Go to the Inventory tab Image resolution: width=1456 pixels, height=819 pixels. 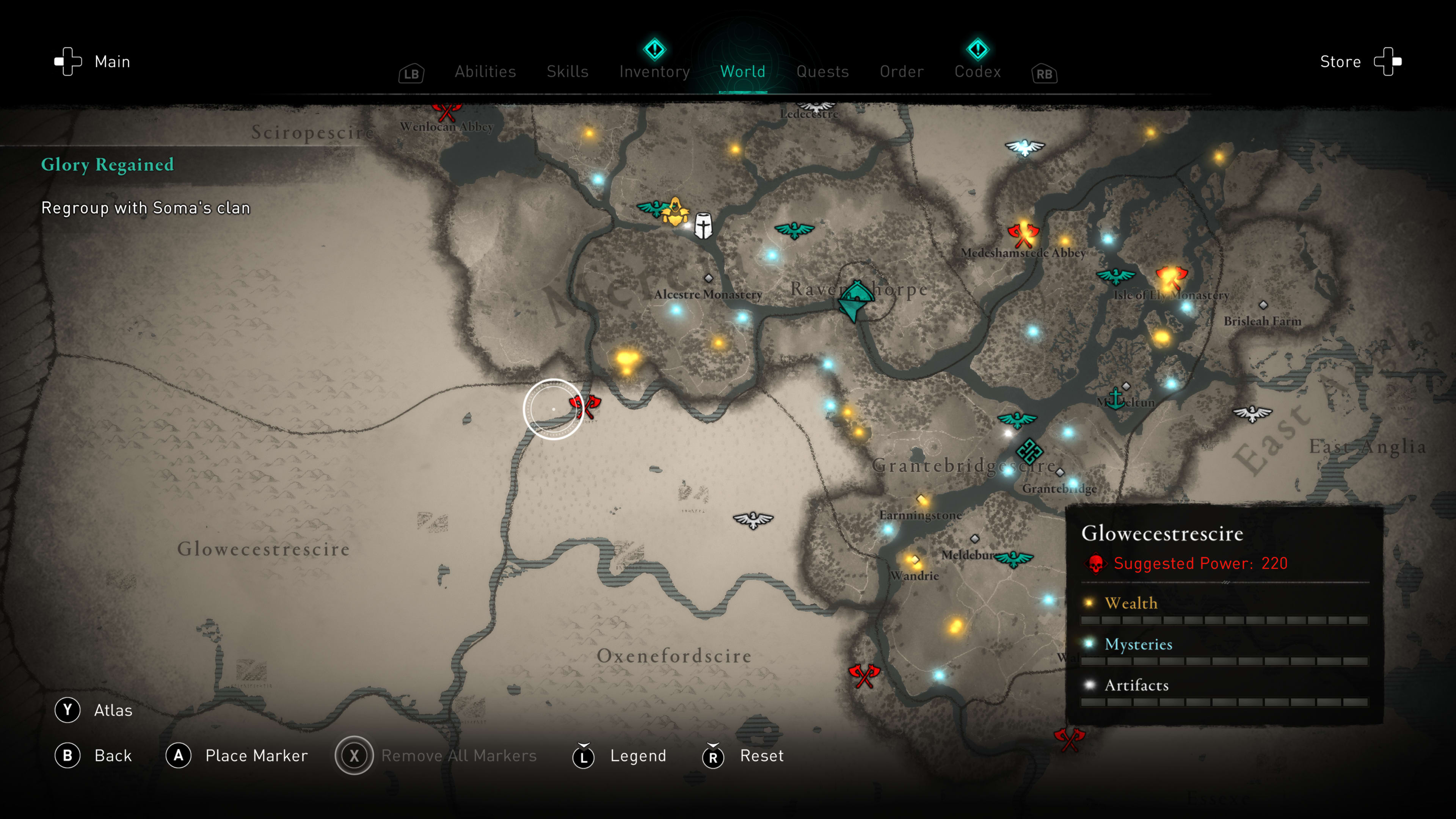tap(654, 72)
